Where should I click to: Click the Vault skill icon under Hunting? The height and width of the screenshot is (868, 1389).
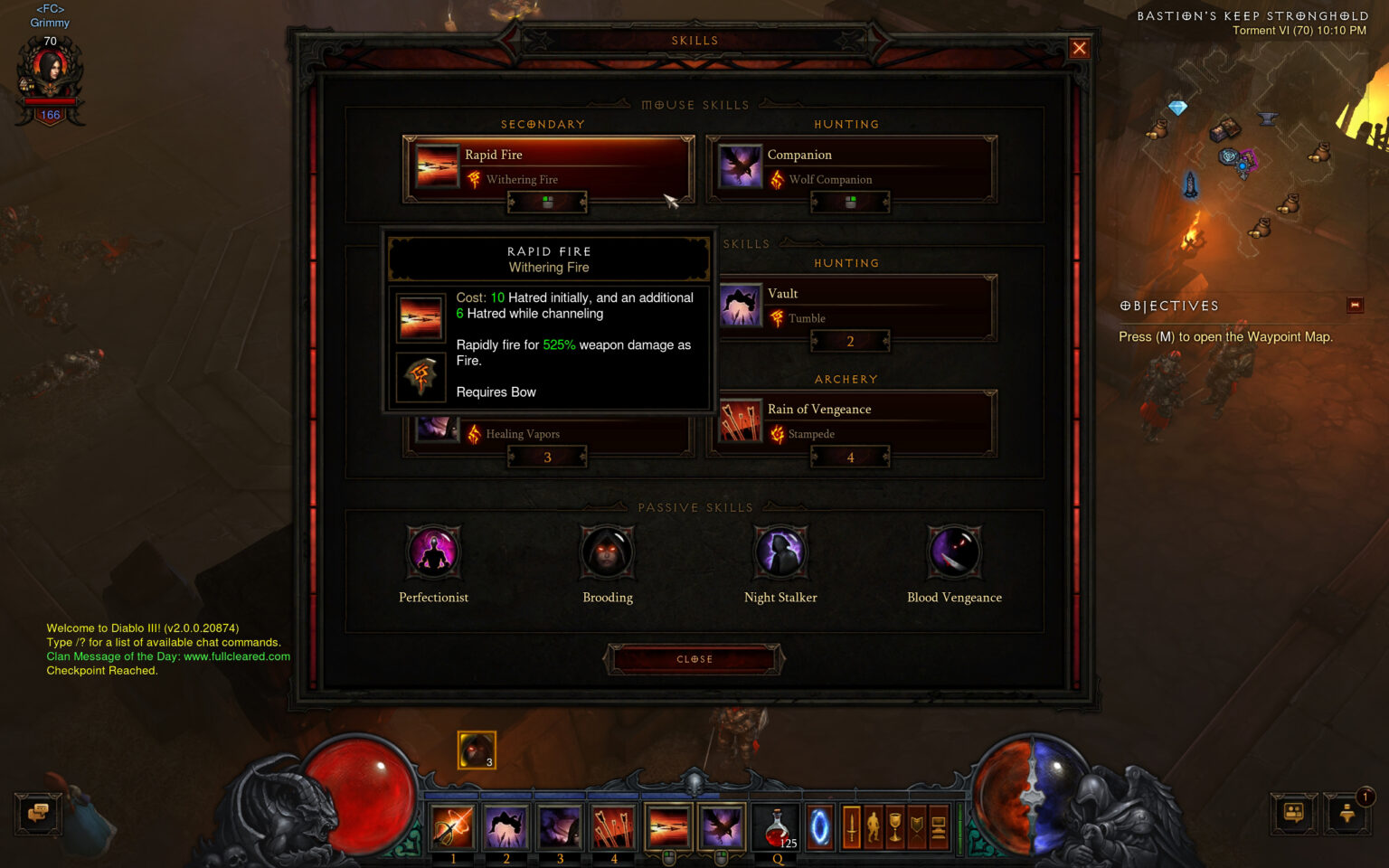pos(741,306)
